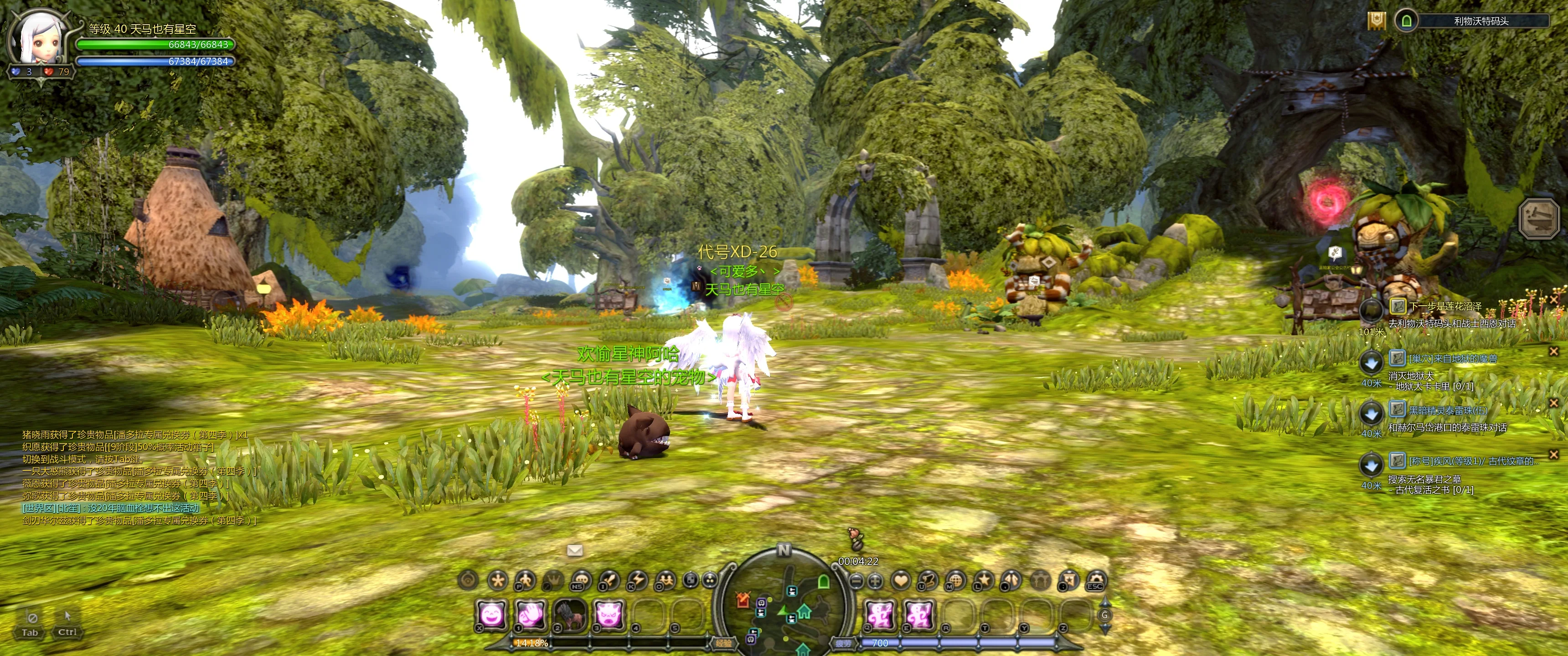This screenshot has height=656, width=1568.
Task: Open the skills lightning bolt menu
Action: click(x=637, y=580)
